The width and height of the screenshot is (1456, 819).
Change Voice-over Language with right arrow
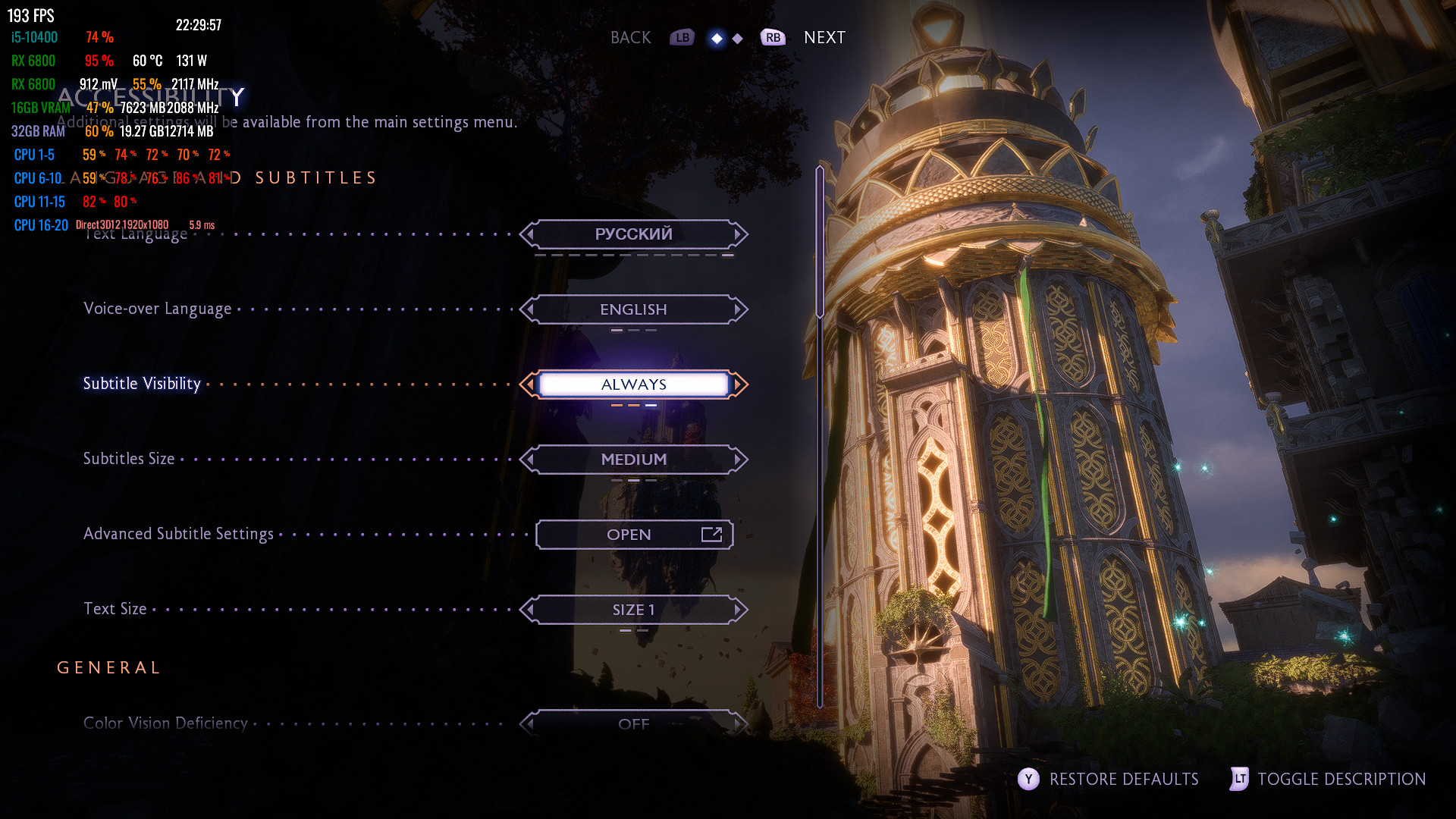coord(739,309)
